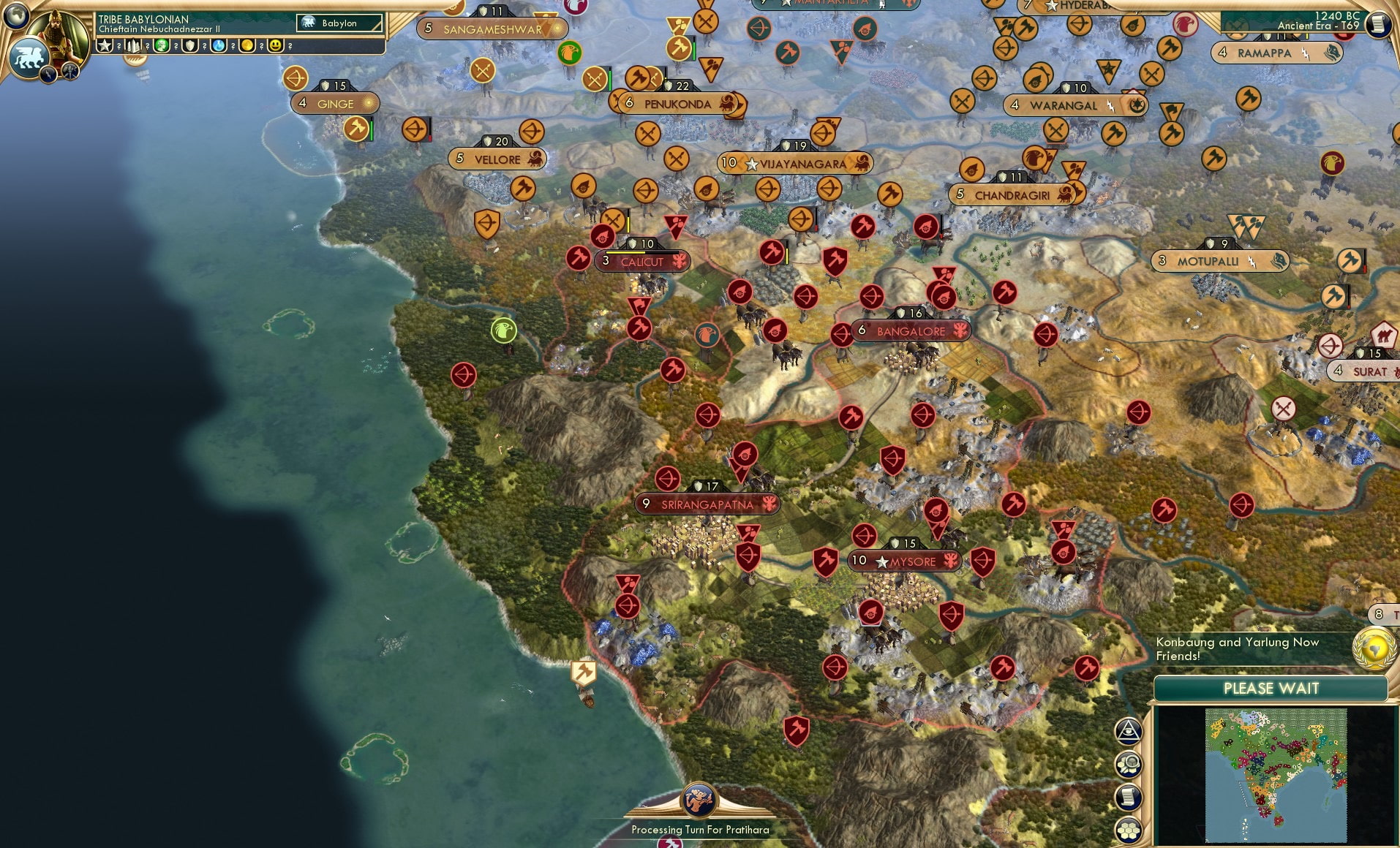Toggle the strategic view globe button

click(x=16, y=16)
